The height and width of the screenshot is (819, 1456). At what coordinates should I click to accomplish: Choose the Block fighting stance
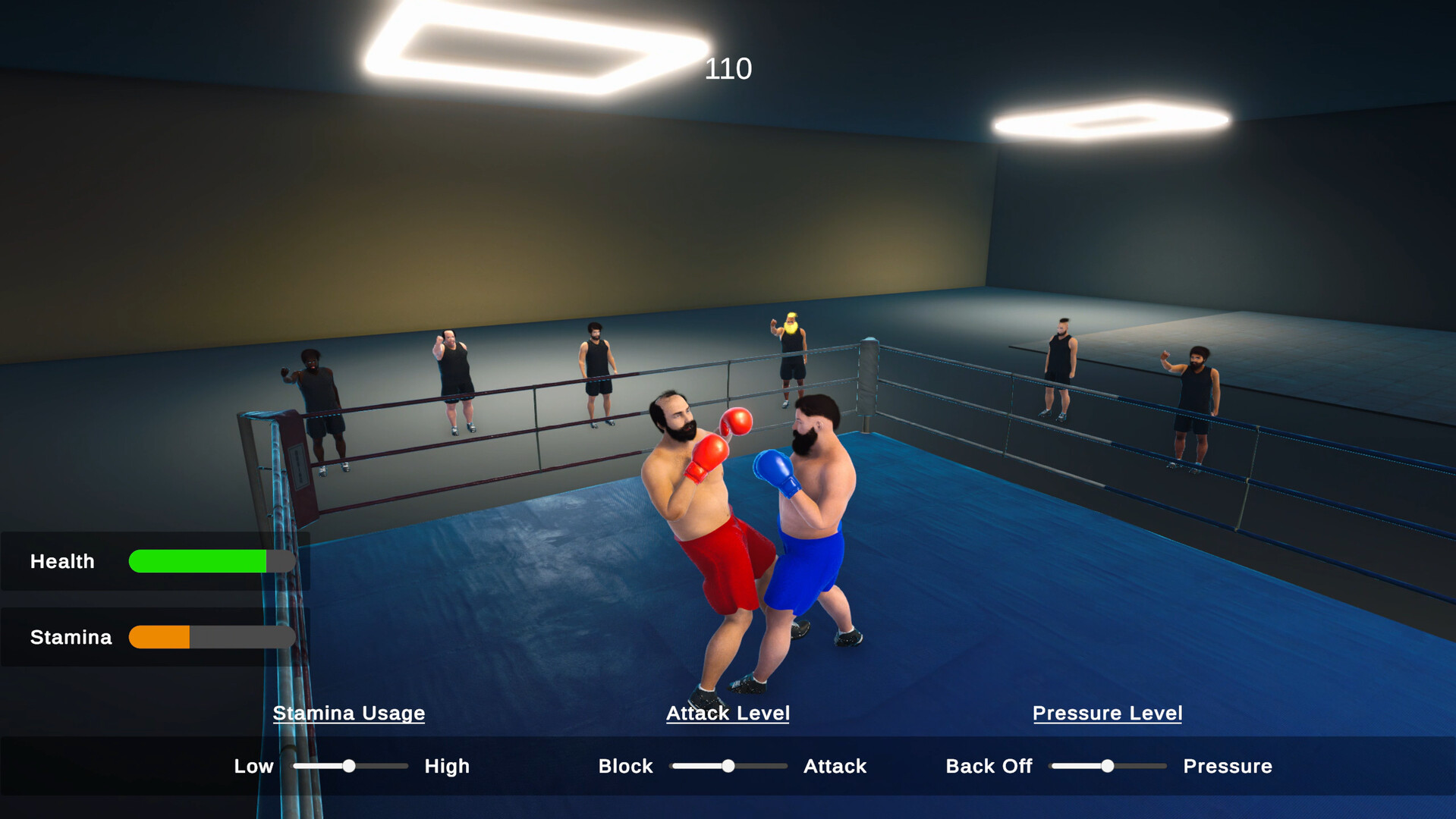tap(625, 766)
